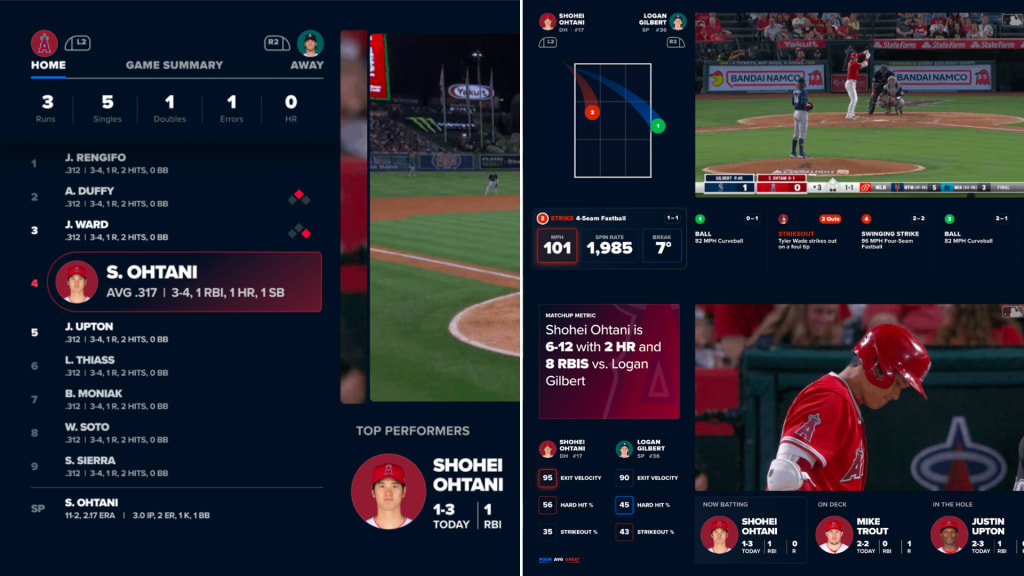Select on-deck Mike Trout card

pos(866,532)
